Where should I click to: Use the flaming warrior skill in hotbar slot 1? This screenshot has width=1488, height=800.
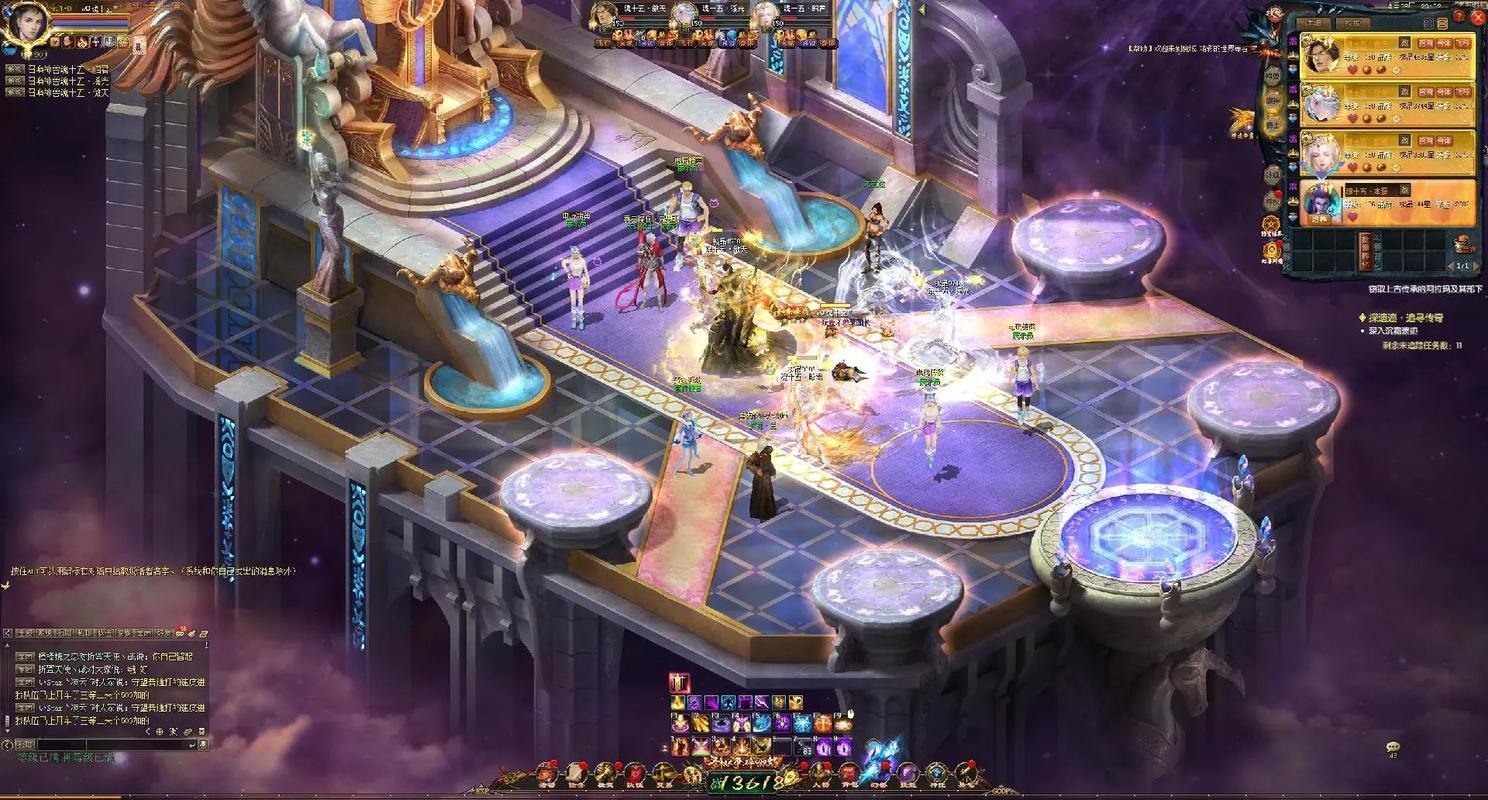680,746
